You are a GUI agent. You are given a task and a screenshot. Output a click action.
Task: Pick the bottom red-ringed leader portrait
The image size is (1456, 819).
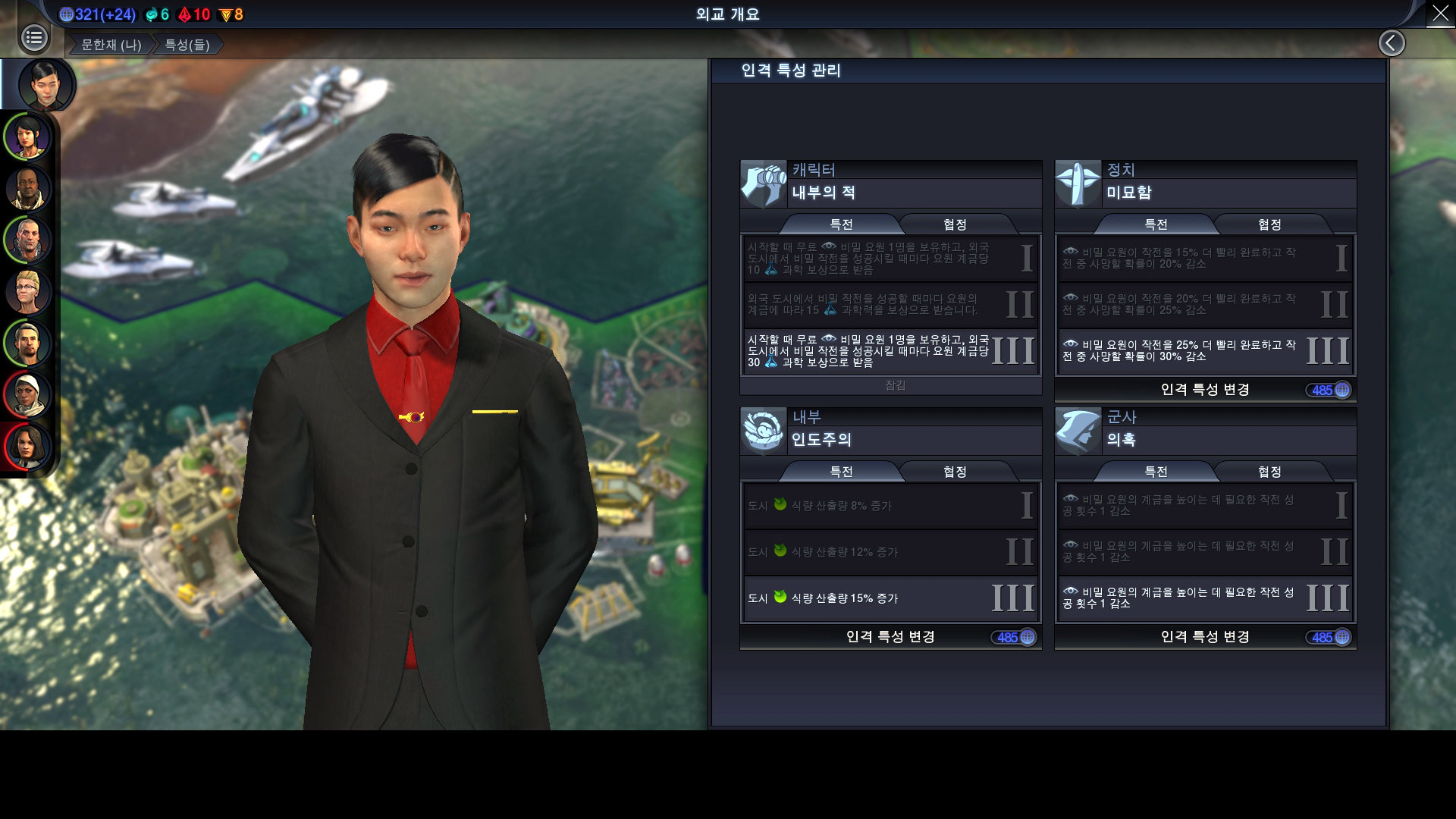pyautogui.click(x=28, y=446)
